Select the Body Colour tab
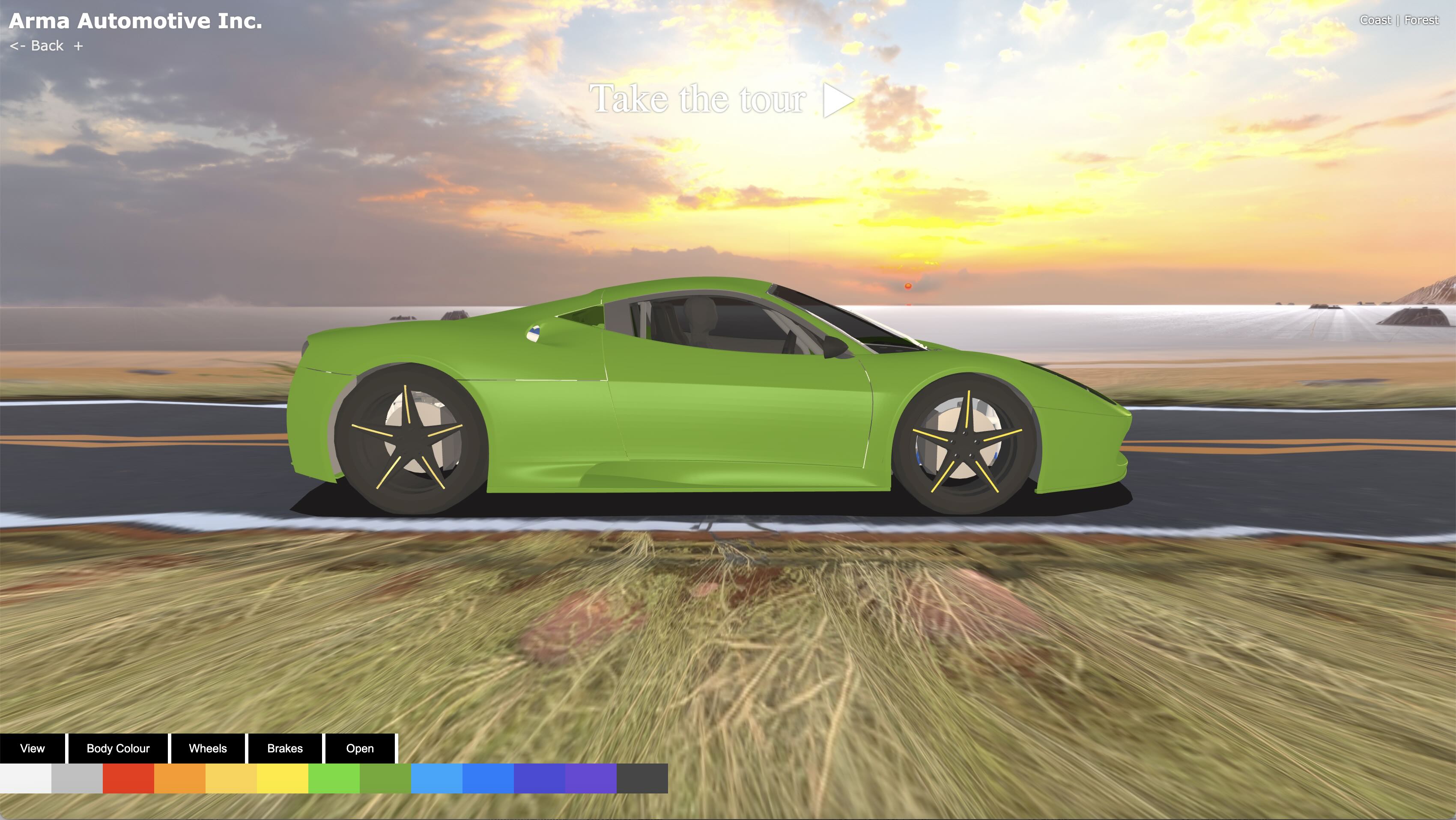1456x820 pixels. click(118, 748)
